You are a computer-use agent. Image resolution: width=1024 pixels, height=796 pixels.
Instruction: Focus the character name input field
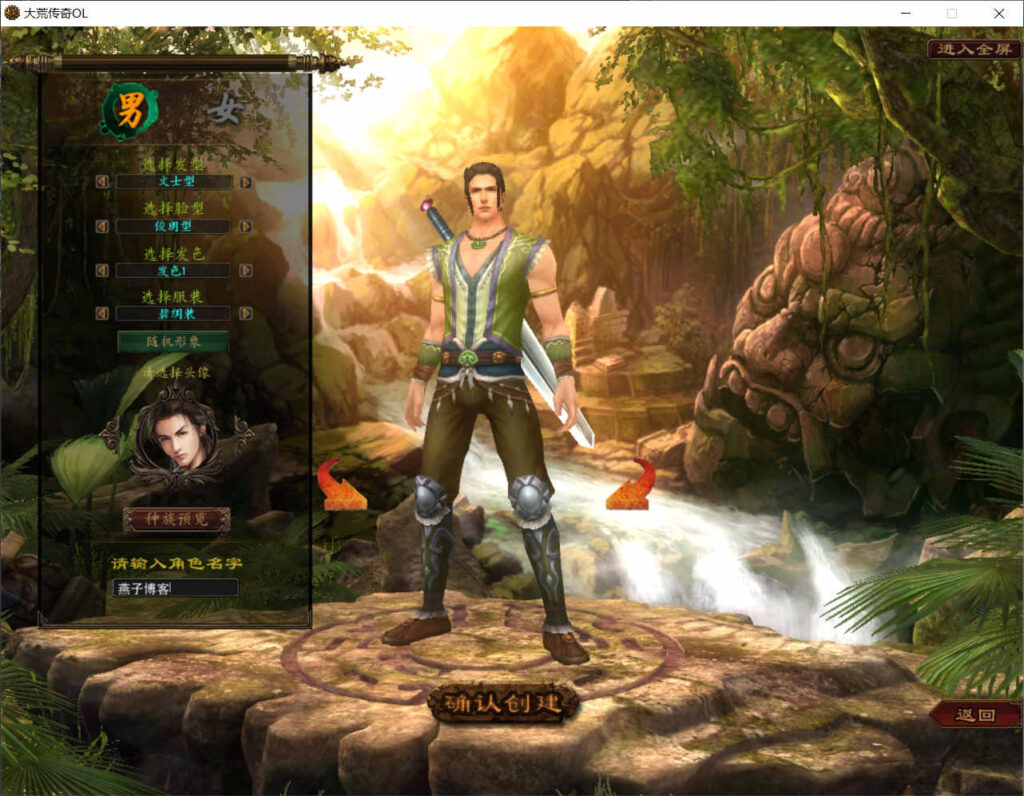tap(175, 588)
